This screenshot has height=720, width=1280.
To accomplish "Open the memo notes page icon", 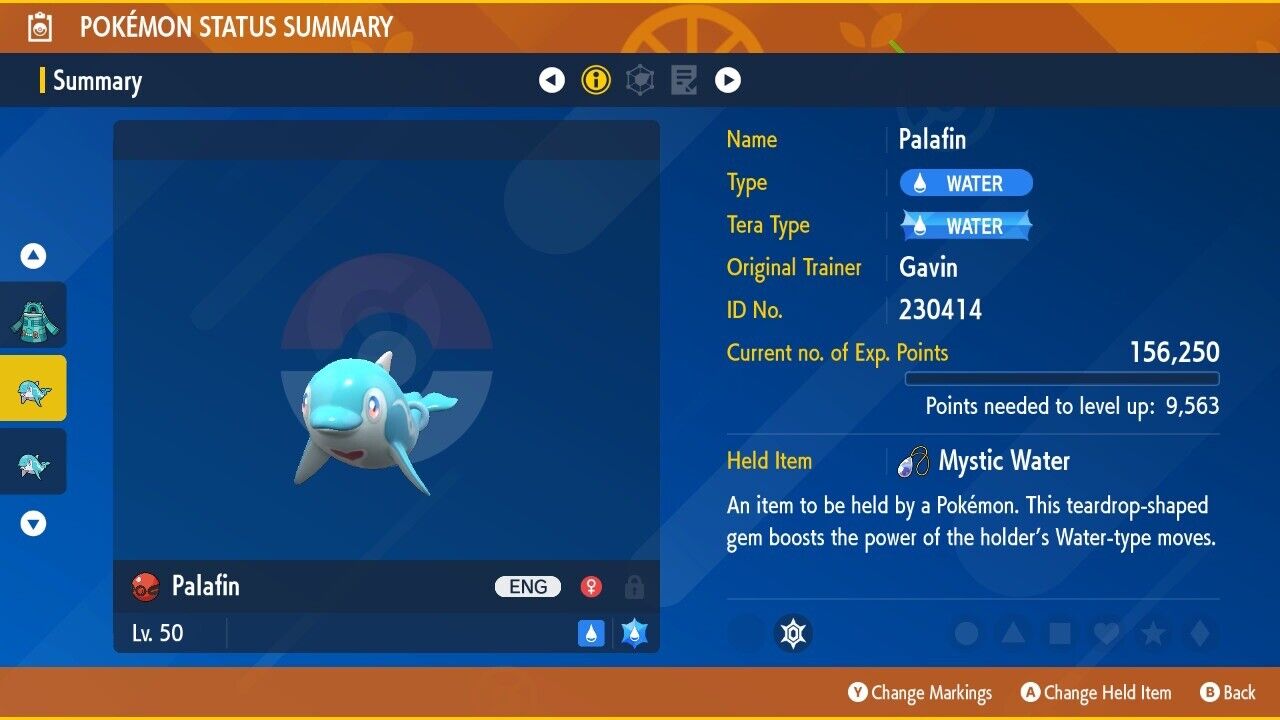I will click(x=684, y=80).
